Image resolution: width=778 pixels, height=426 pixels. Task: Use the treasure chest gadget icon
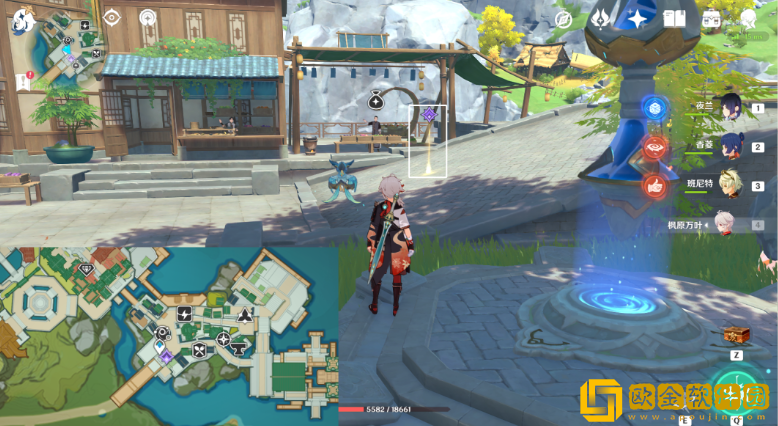[x=735, y=336]
